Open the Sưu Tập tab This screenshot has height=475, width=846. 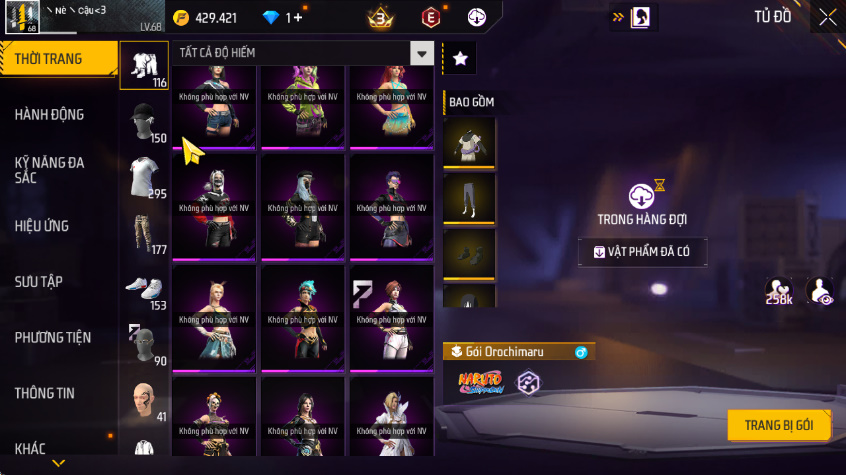[39, 282]
